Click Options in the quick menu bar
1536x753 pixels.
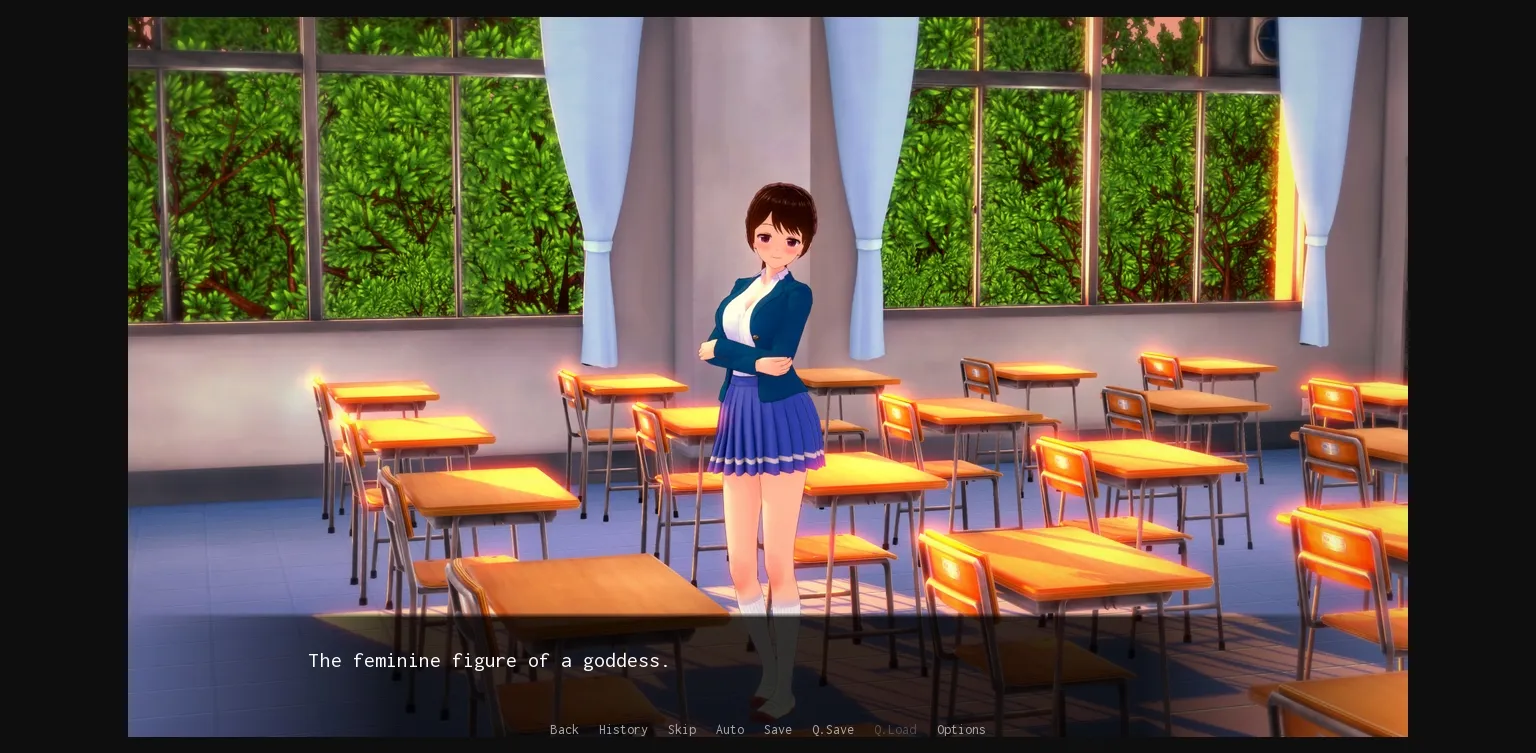pyautogui.click(x=960, y=730)
